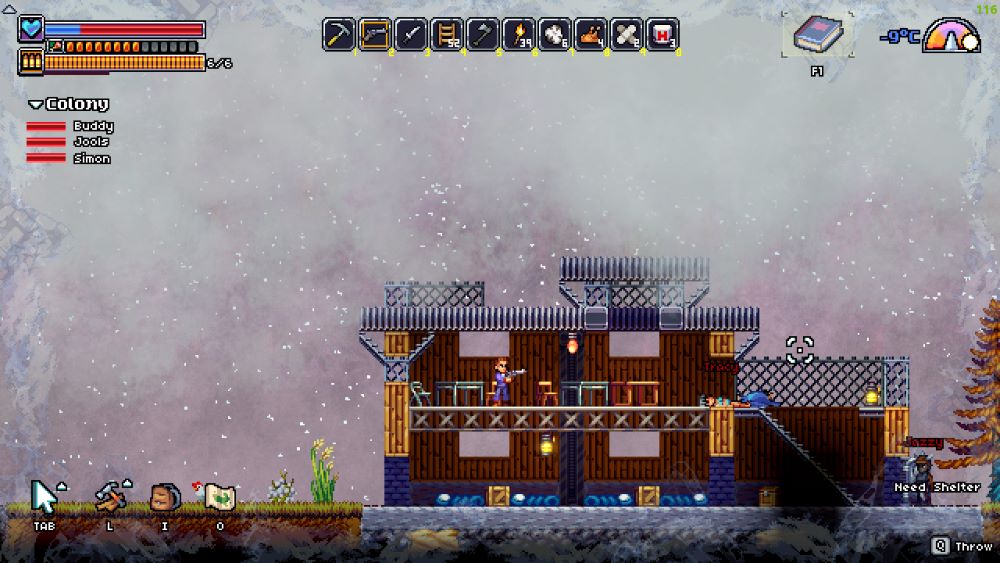This screenshot has height=563, width=1000.
Task: Open the world map scroll
Action: pyautogui.click(x=219, y=497)
